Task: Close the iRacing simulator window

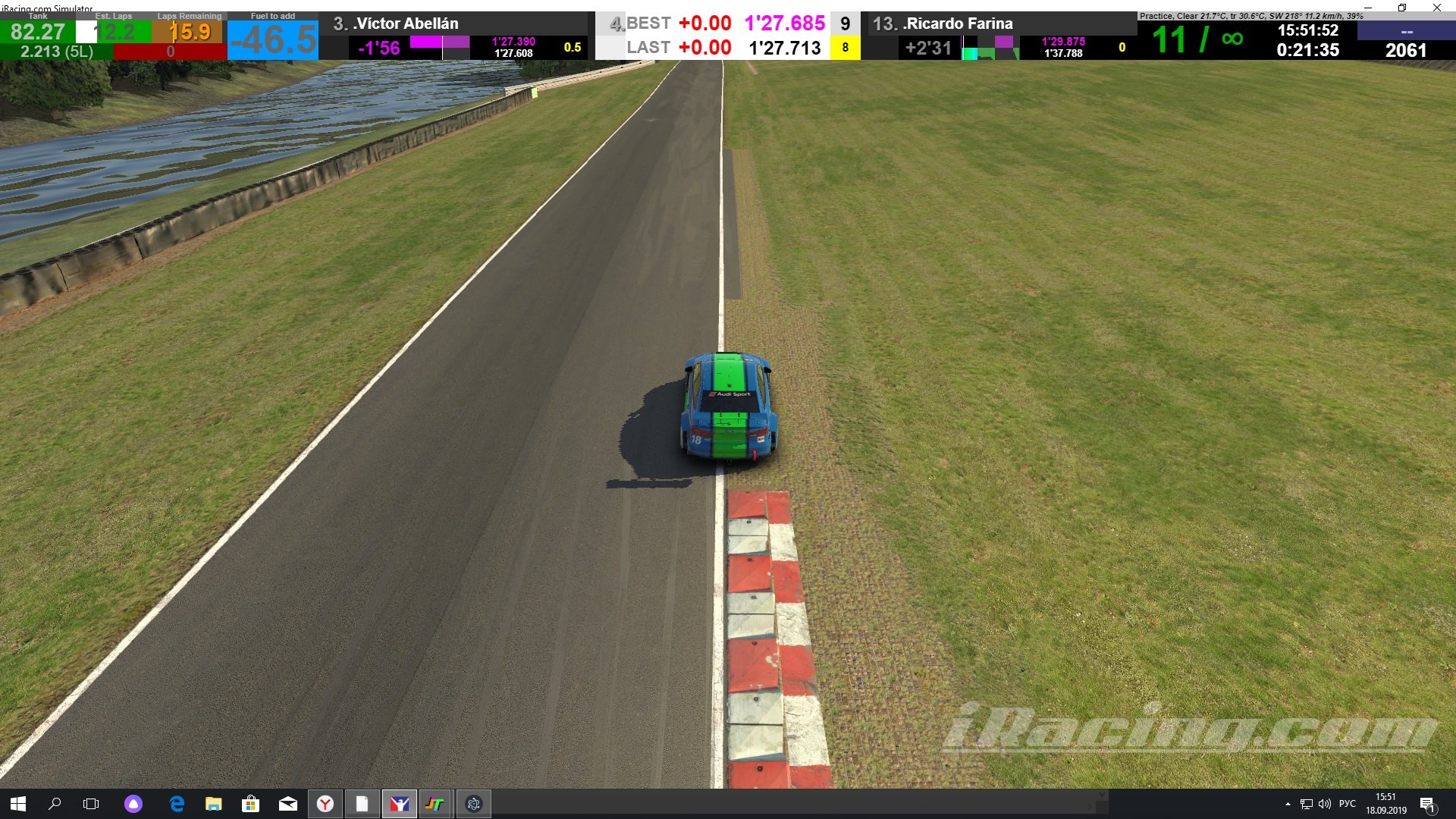Action: click(x=1436, y=8)
